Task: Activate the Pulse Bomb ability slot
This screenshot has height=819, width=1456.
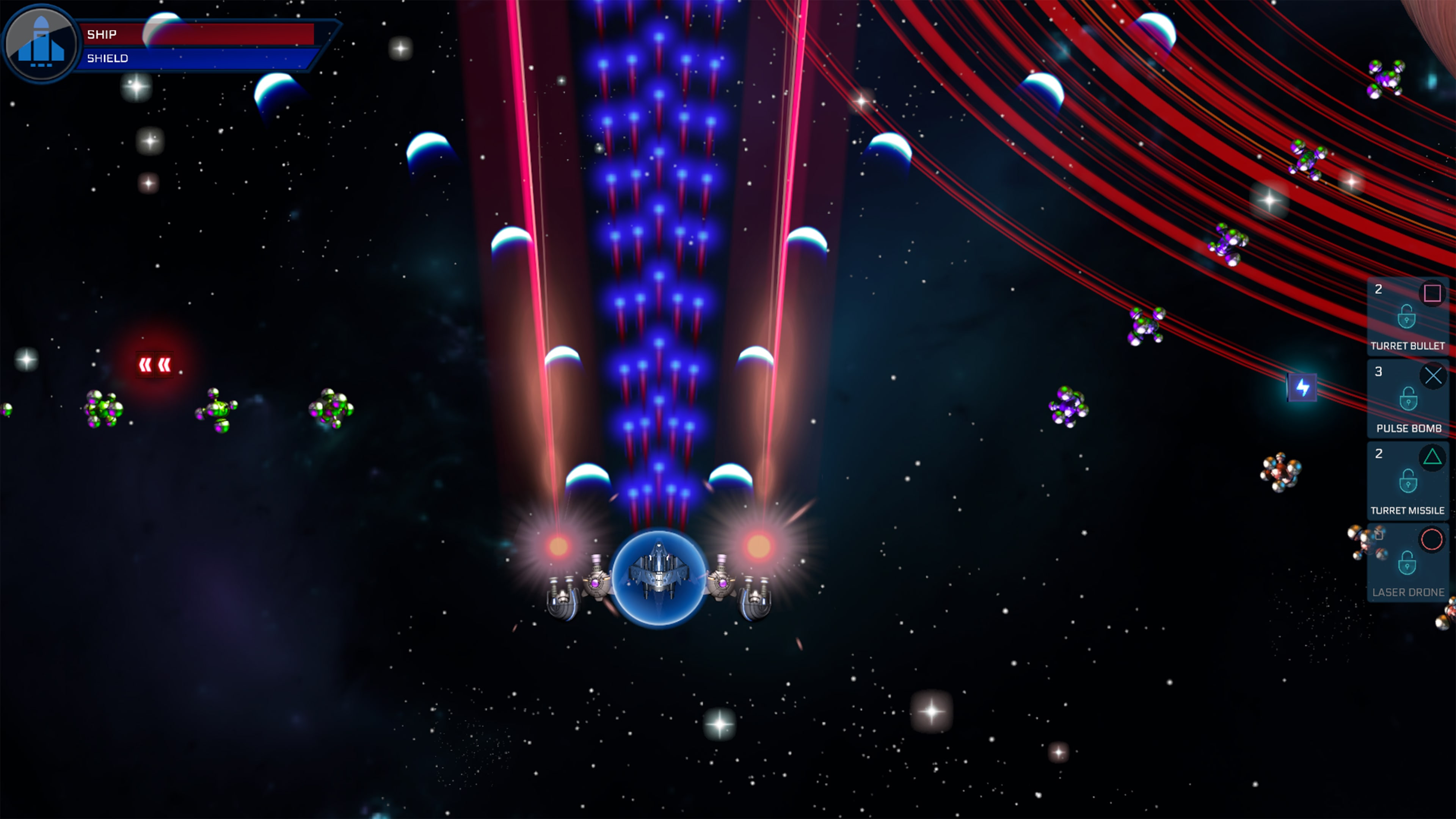Action: click(1407, 399)
